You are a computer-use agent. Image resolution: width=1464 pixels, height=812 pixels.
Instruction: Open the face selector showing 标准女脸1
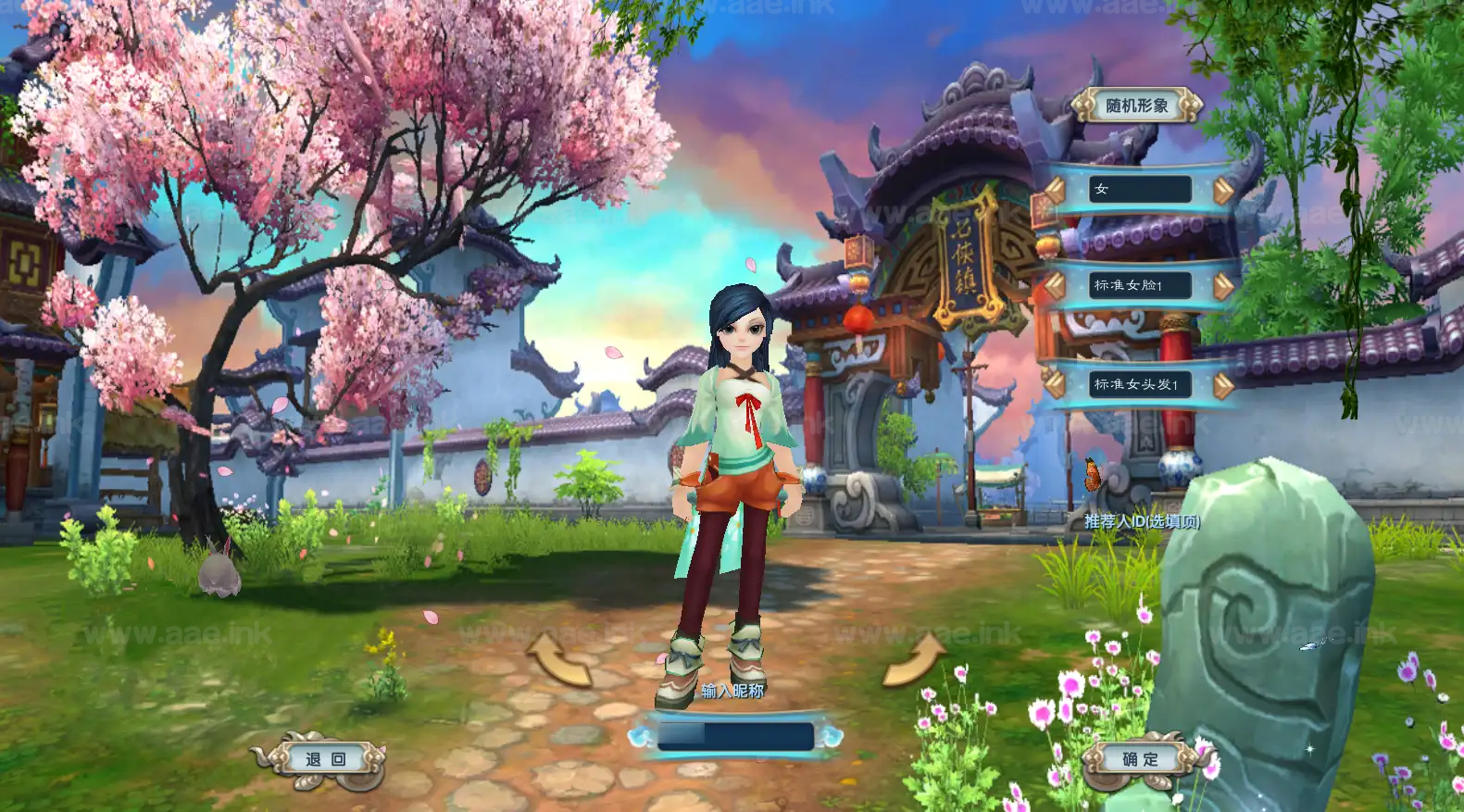tap(1139, 286)
